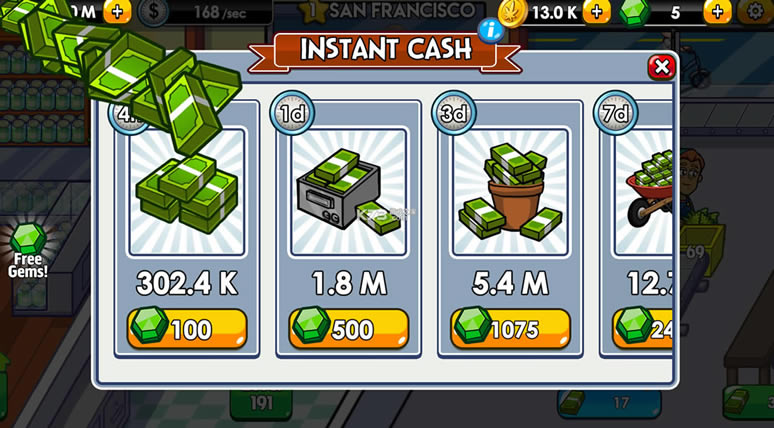Open the blue info icon
Screen dimensions: 774x428
[490, 29]
